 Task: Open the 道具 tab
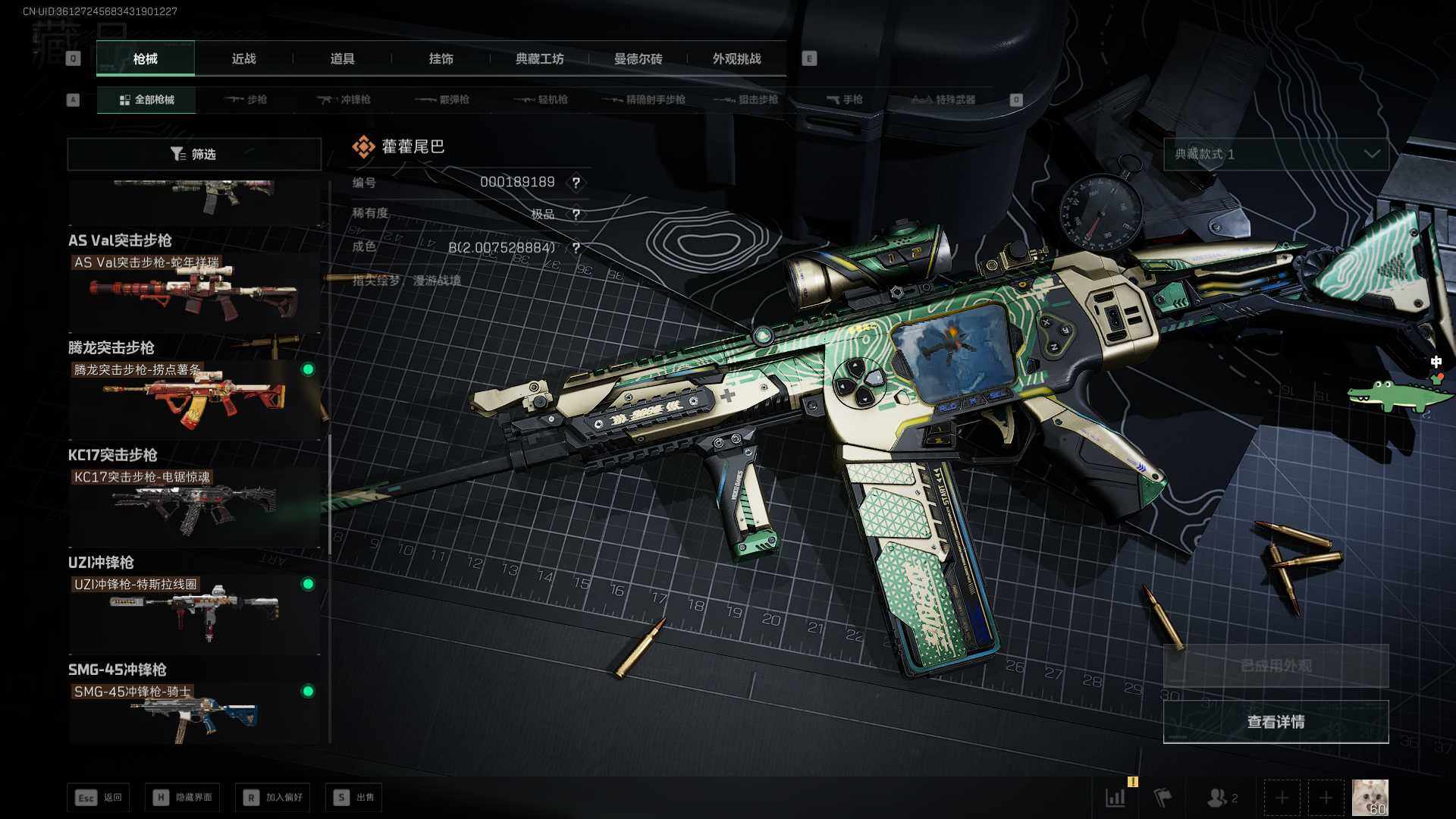pos(342,58)
